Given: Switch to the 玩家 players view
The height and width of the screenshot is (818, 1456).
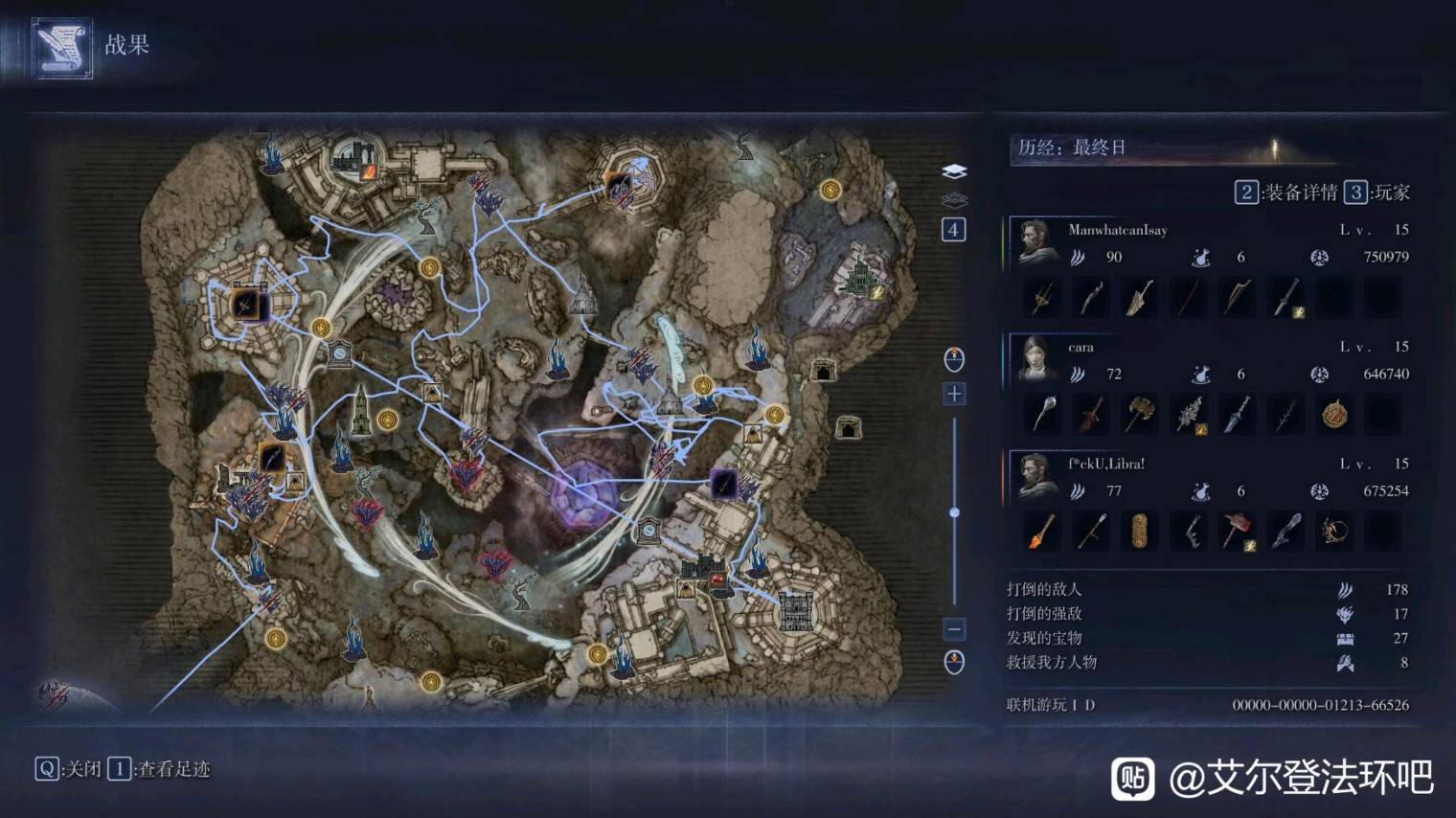Looking at the screenshot, I should pos(1377,193).
